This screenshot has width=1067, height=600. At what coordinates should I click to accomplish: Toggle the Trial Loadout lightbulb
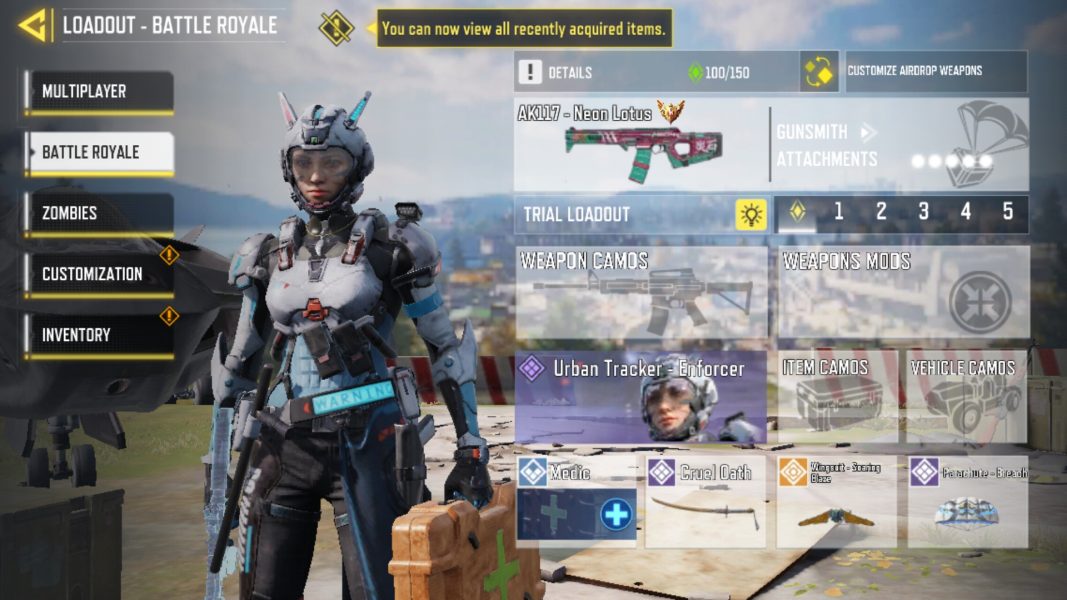pyautogui.click(x=750, y=214)
